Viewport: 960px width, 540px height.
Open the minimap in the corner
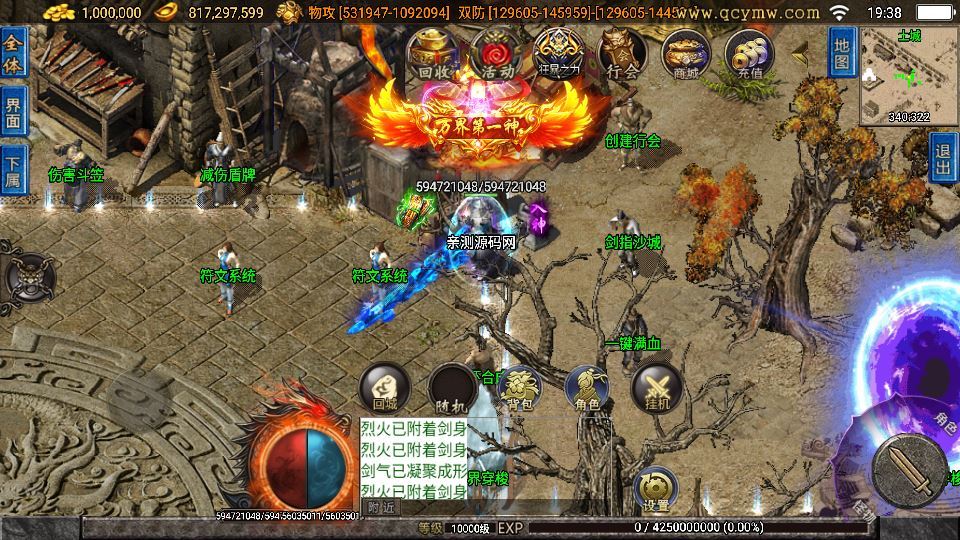pyautogui.click(x=908, y=75)
